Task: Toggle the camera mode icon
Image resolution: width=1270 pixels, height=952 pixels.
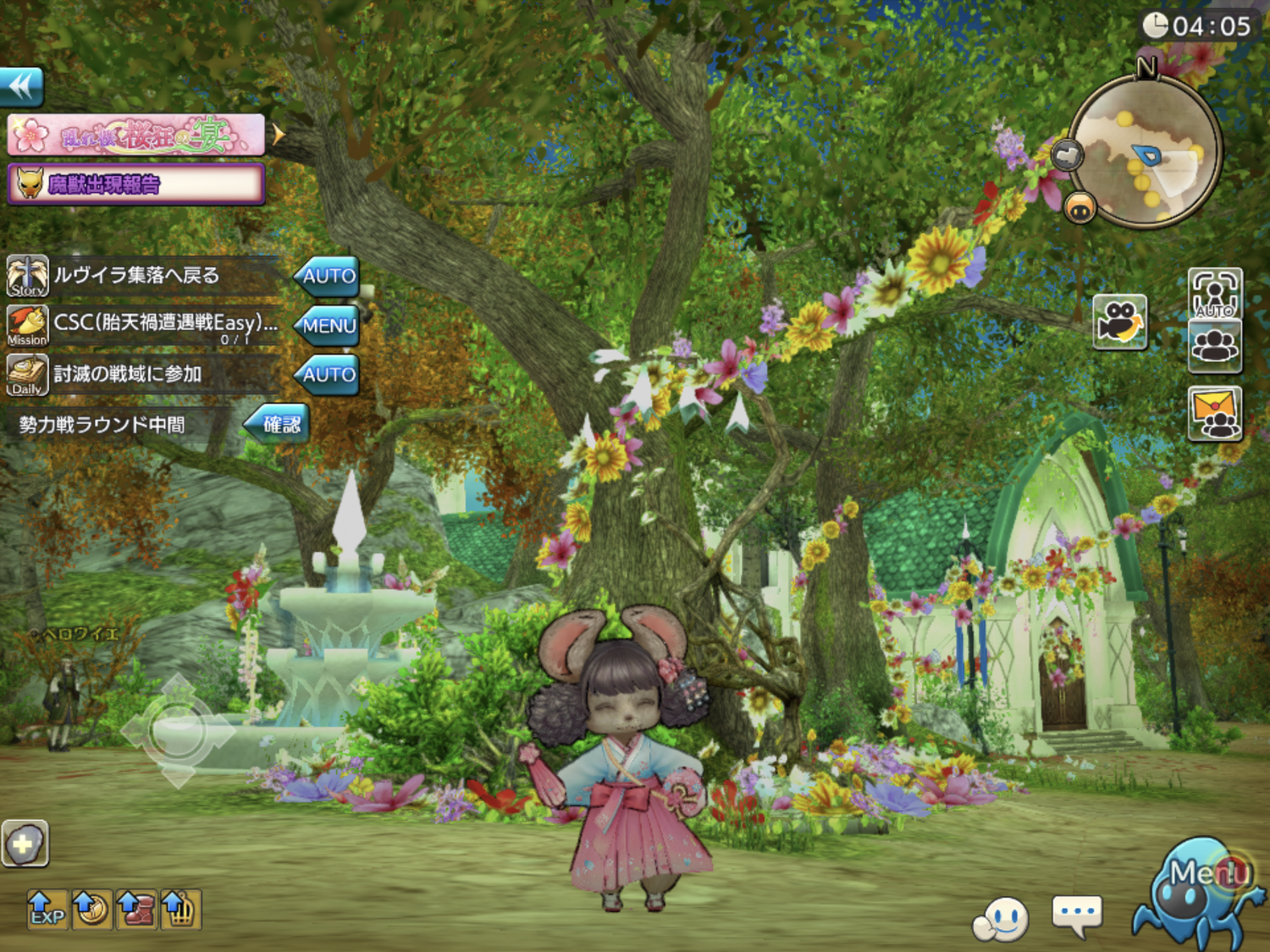Action: click(x=1119, y=322)
